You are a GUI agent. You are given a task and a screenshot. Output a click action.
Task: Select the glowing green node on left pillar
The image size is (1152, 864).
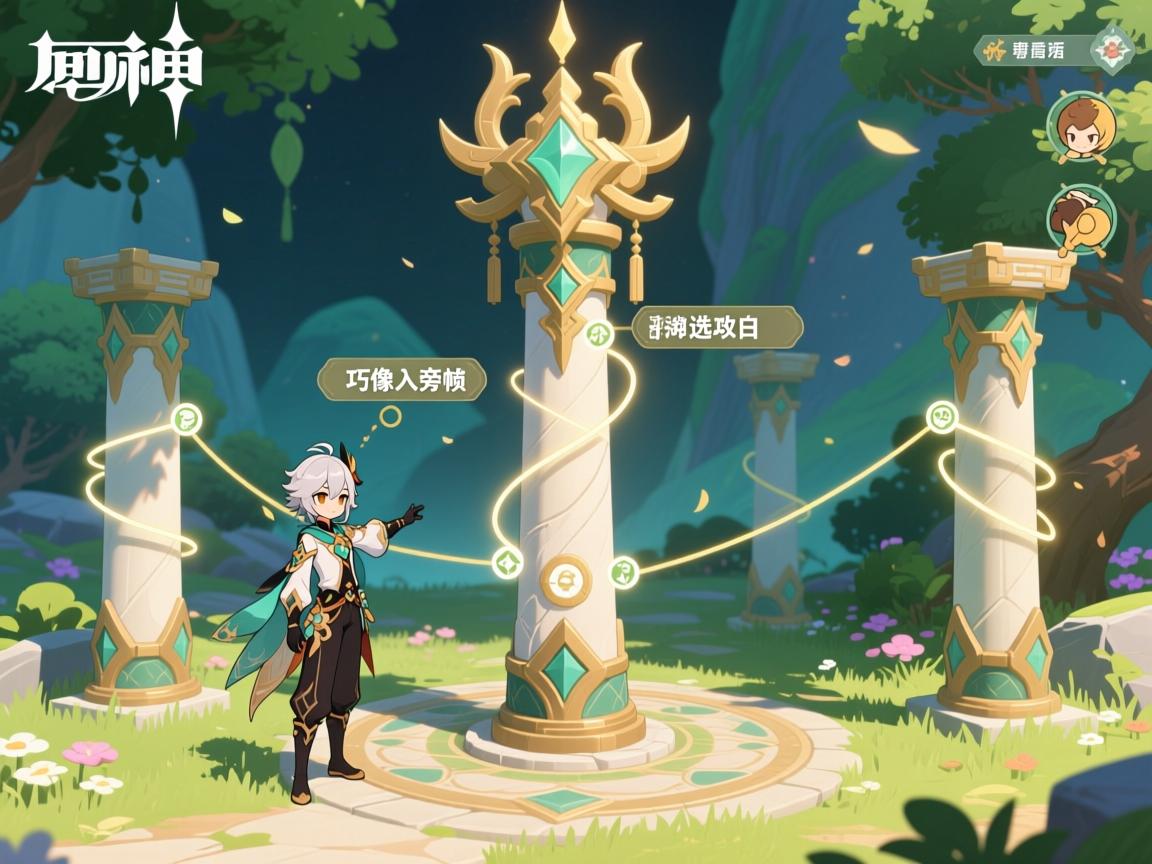[x=186, y=419]
